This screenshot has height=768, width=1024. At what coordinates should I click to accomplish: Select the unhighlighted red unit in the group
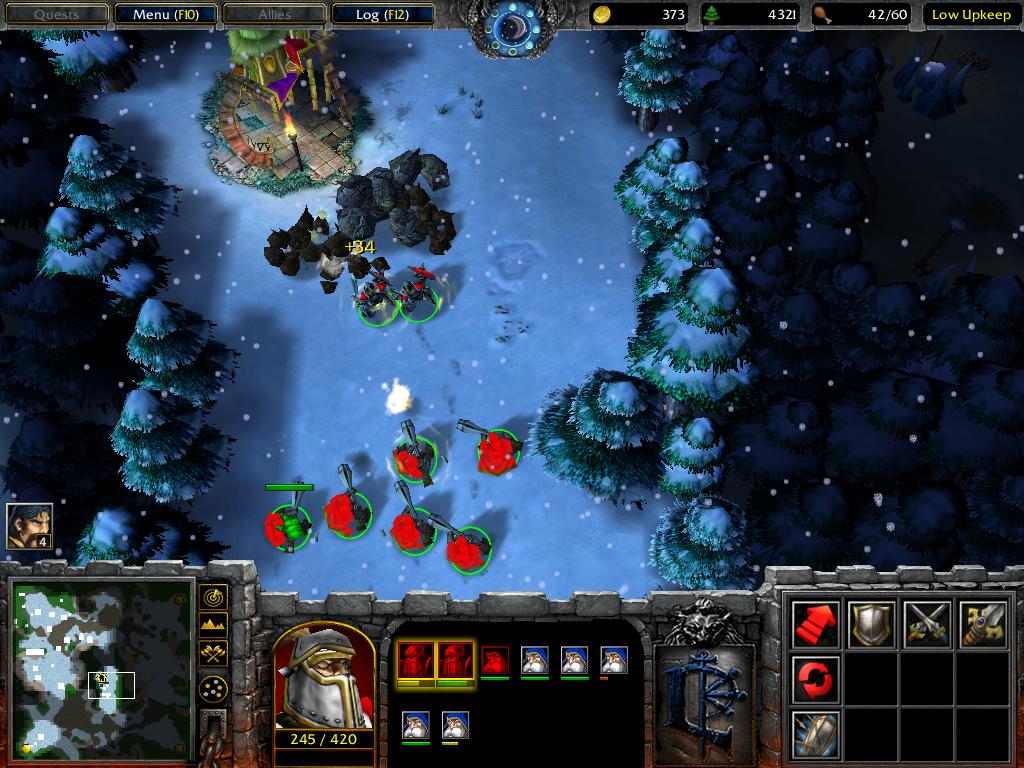(495, 660)
